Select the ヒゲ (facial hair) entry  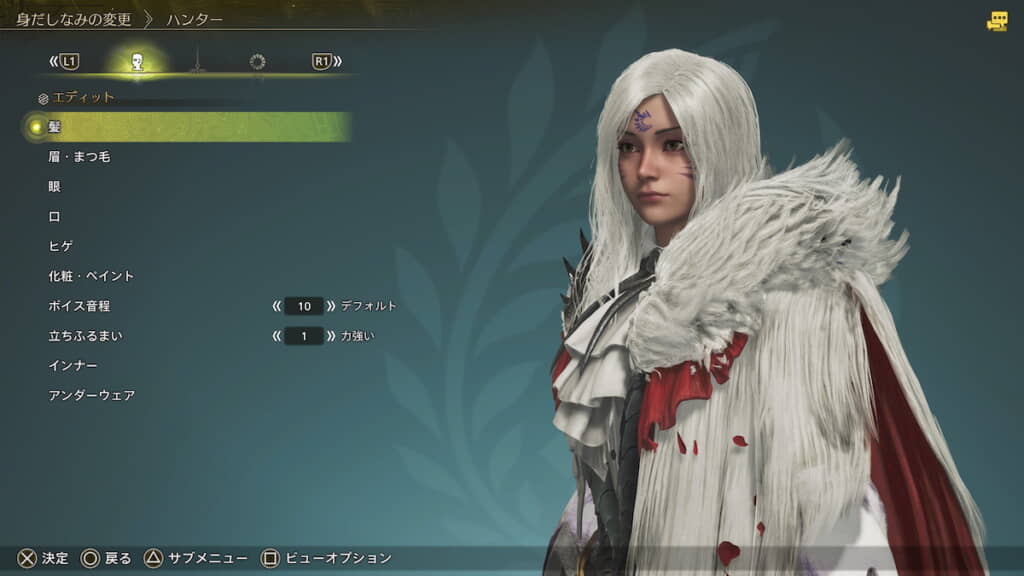[x=61, y=246]
